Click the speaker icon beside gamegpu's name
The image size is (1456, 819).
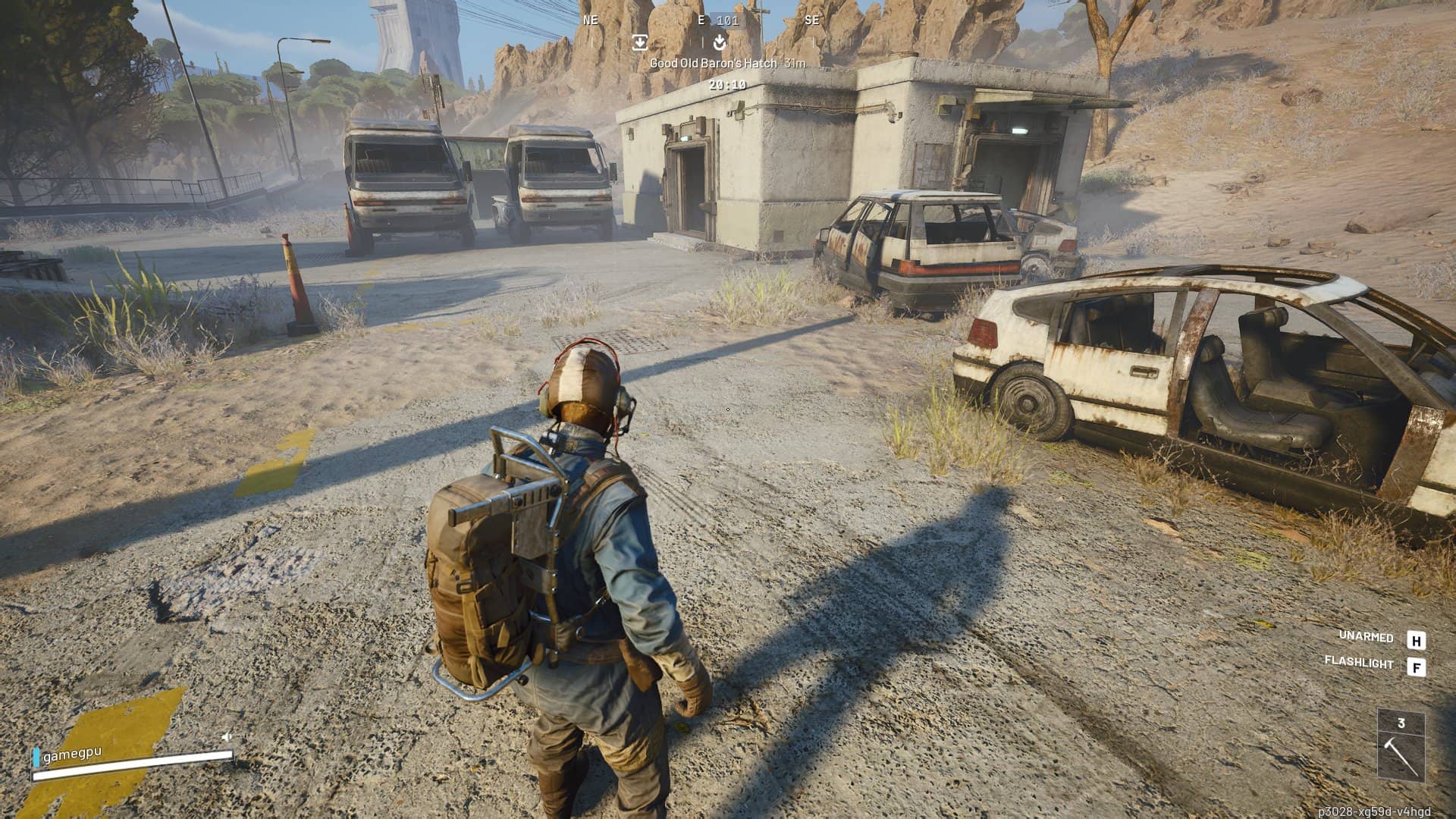tap(226, 736)
